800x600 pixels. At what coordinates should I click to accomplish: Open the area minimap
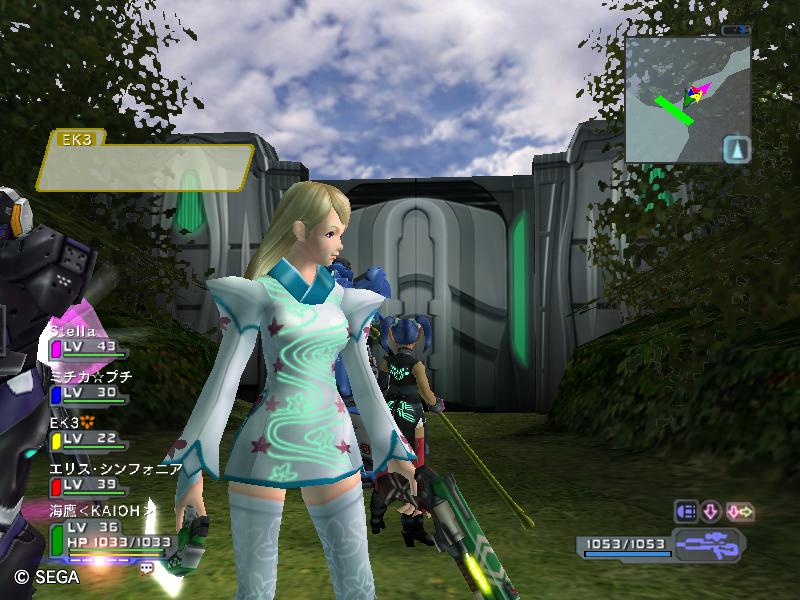coord(687,100)
